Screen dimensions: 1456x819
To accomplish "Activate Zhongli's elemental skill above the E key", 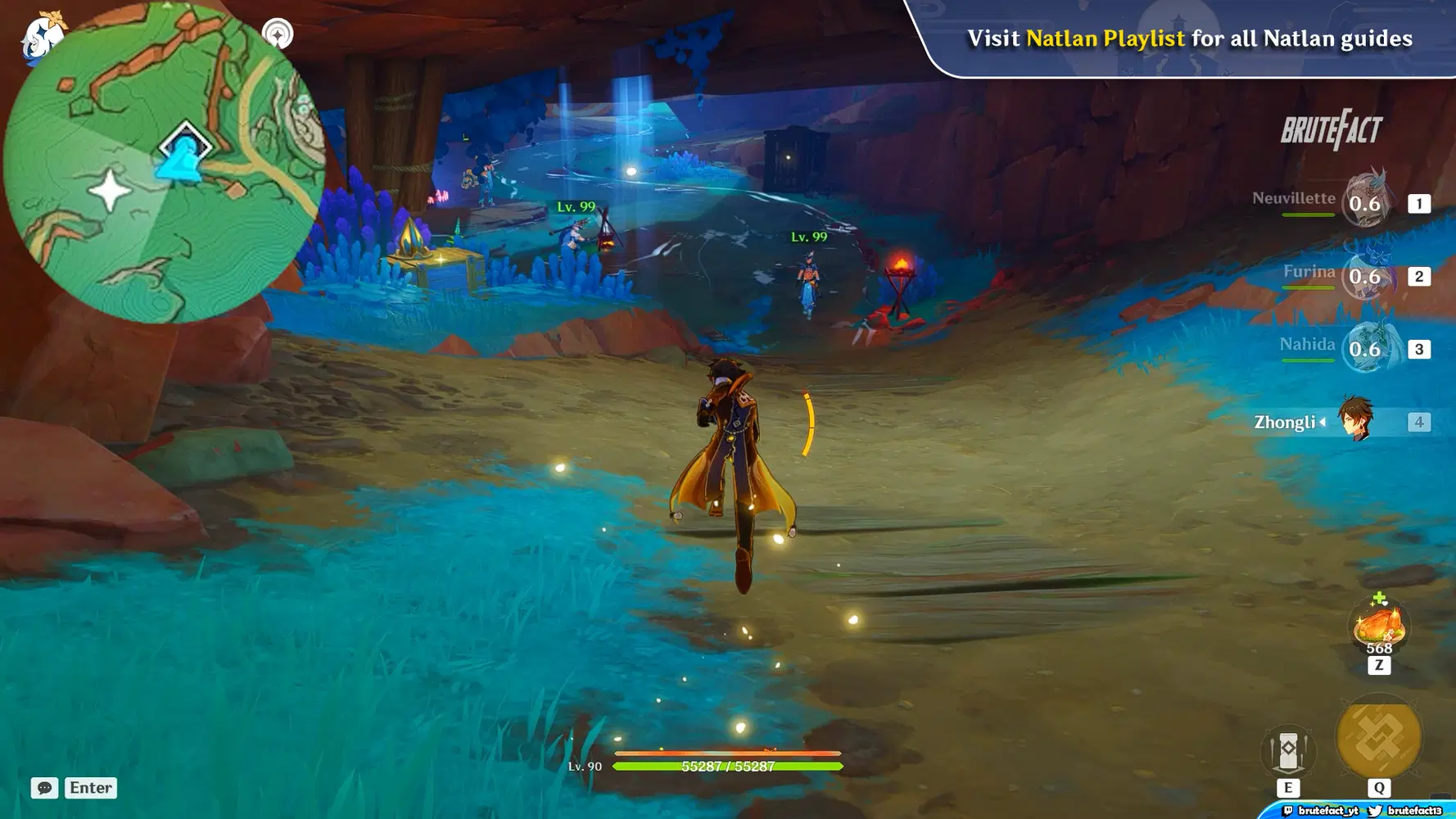I will [1288, 749].
